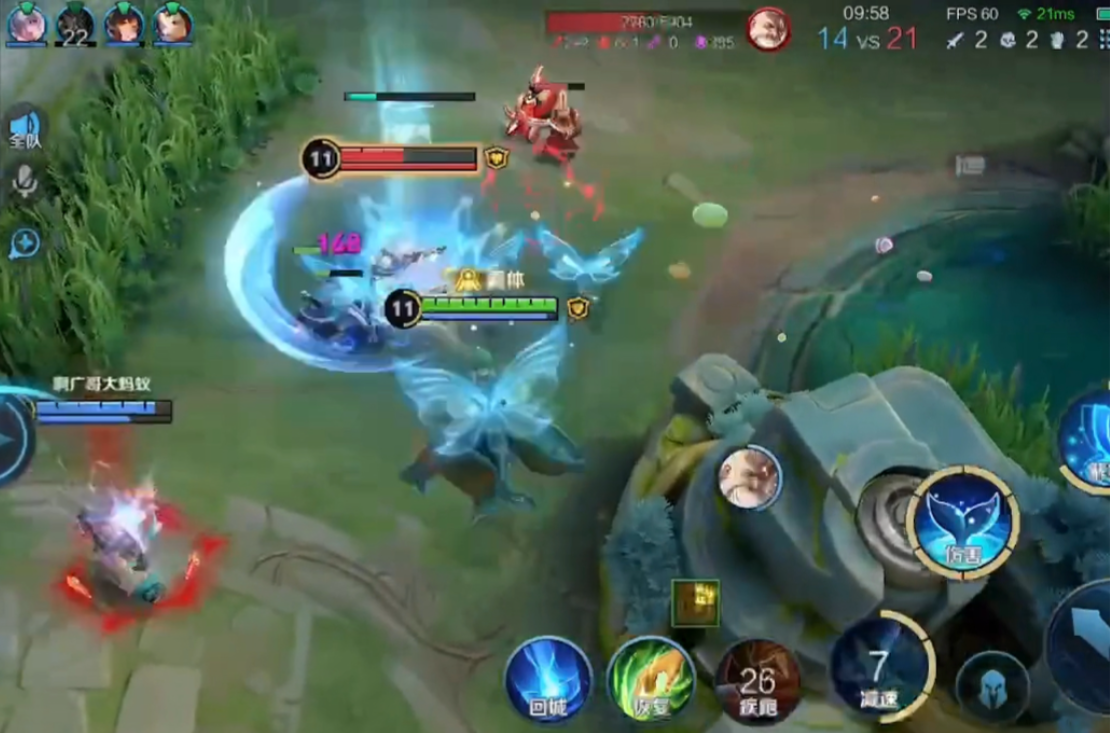Screen dimensions: 1110x733
Task: Use the green 恢复 heal skill
Action: pos(651,680)
